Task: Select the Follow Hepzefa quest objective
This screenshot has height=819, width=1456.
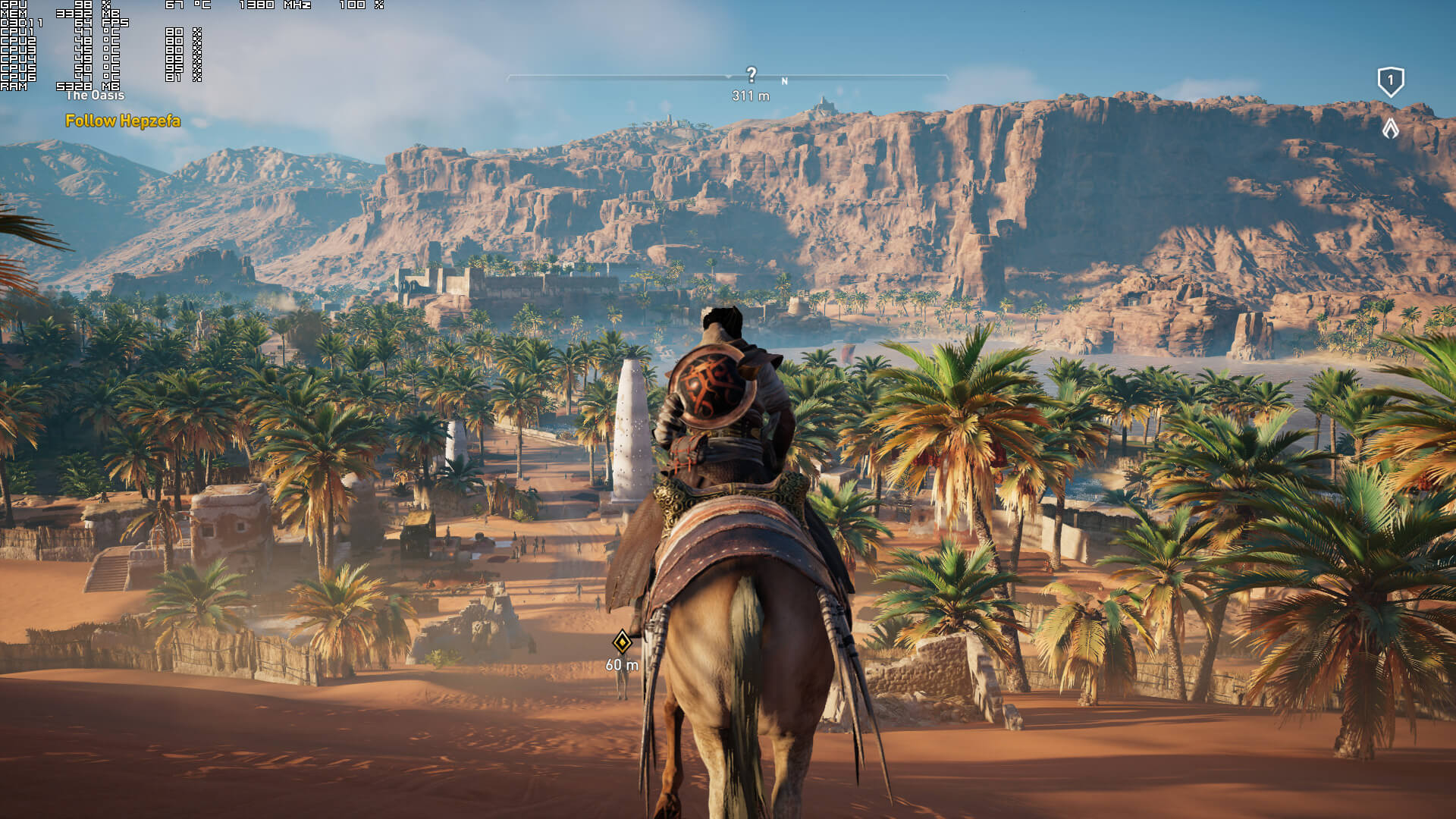Action: (x=123, y=121)
